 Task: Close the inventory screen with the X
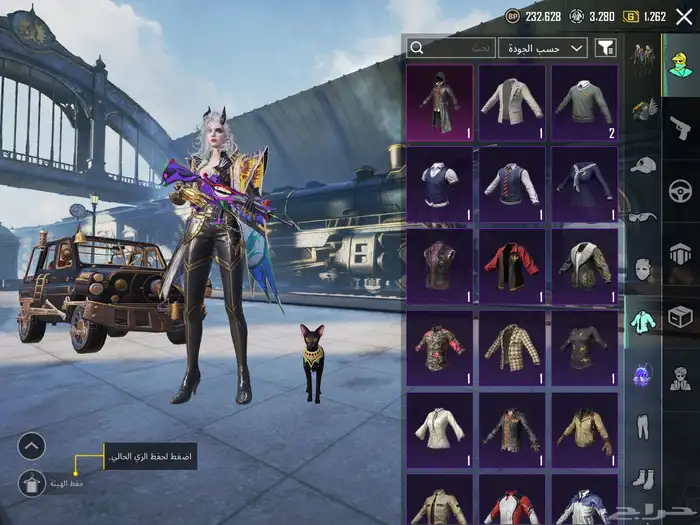pyautogui.click(x=683, y=16)
